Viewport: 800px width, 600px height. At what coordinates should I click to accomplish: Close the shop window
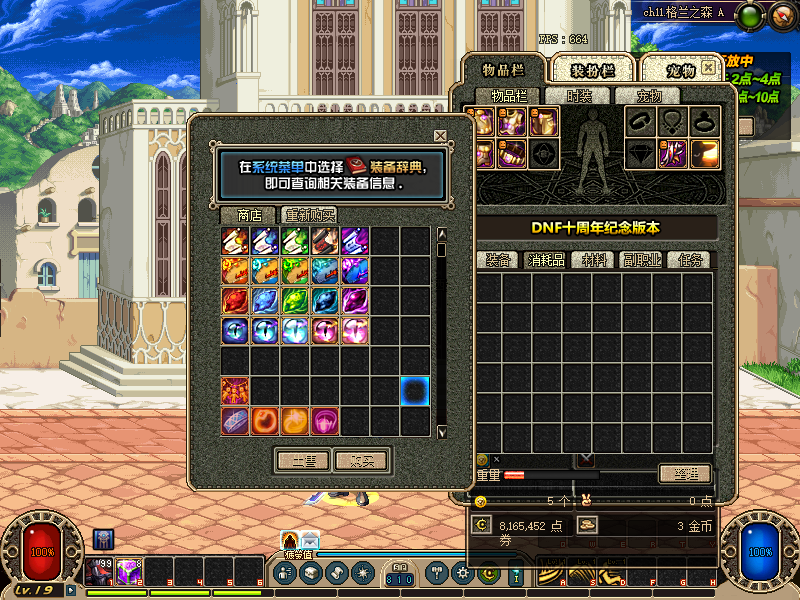pos(440,136)
